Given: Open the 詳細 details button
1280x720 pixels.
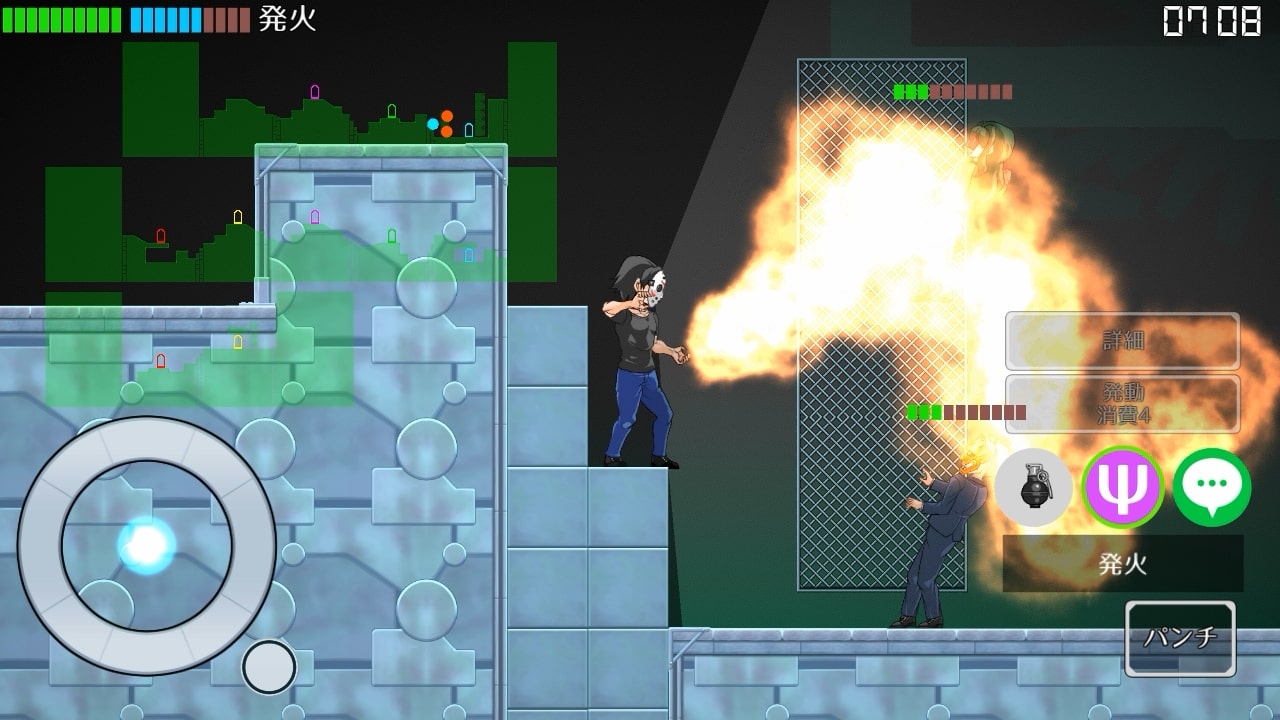Looking at the screenshot, I should pos(1122,341).
